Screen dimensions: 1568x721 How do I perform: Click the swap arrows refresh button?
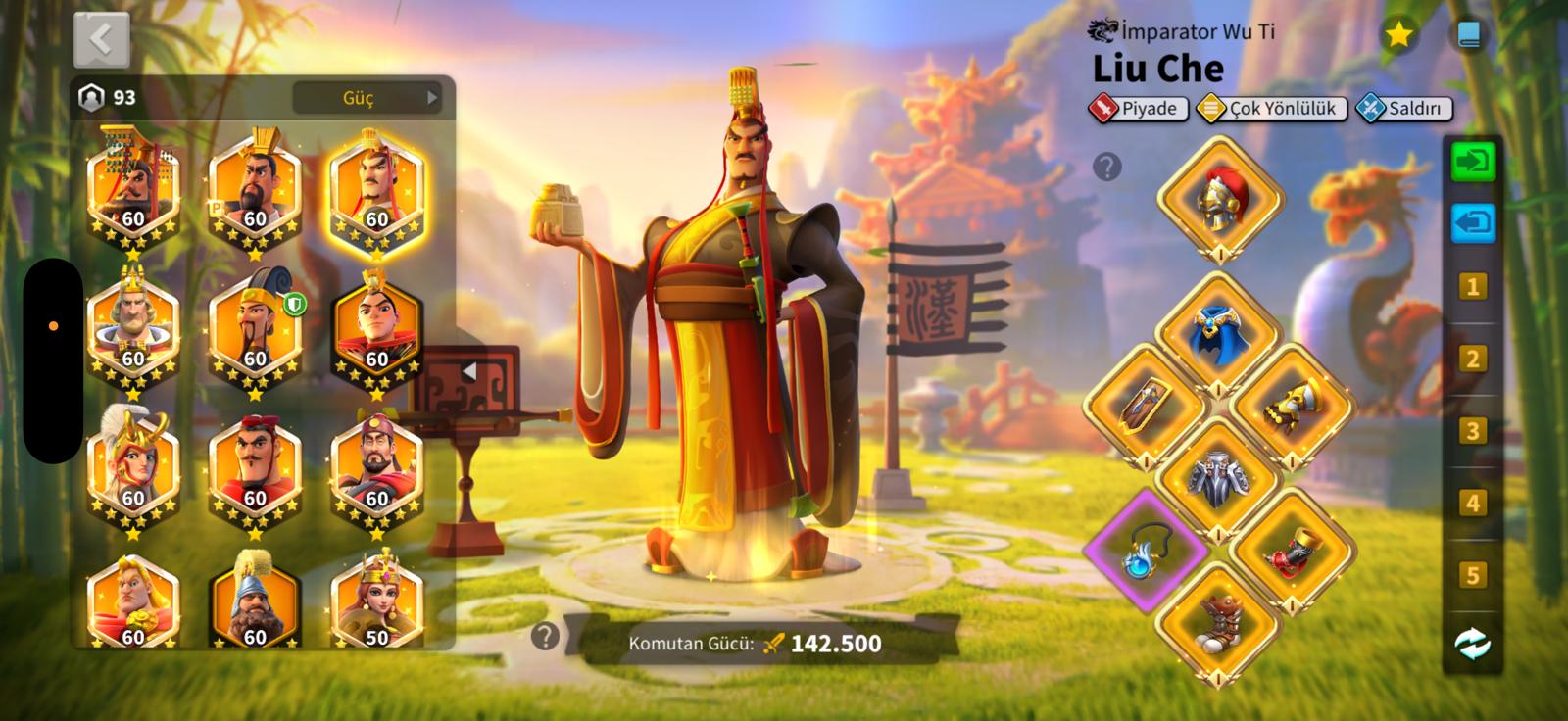pyautogui.click(x=1472, y=644)
